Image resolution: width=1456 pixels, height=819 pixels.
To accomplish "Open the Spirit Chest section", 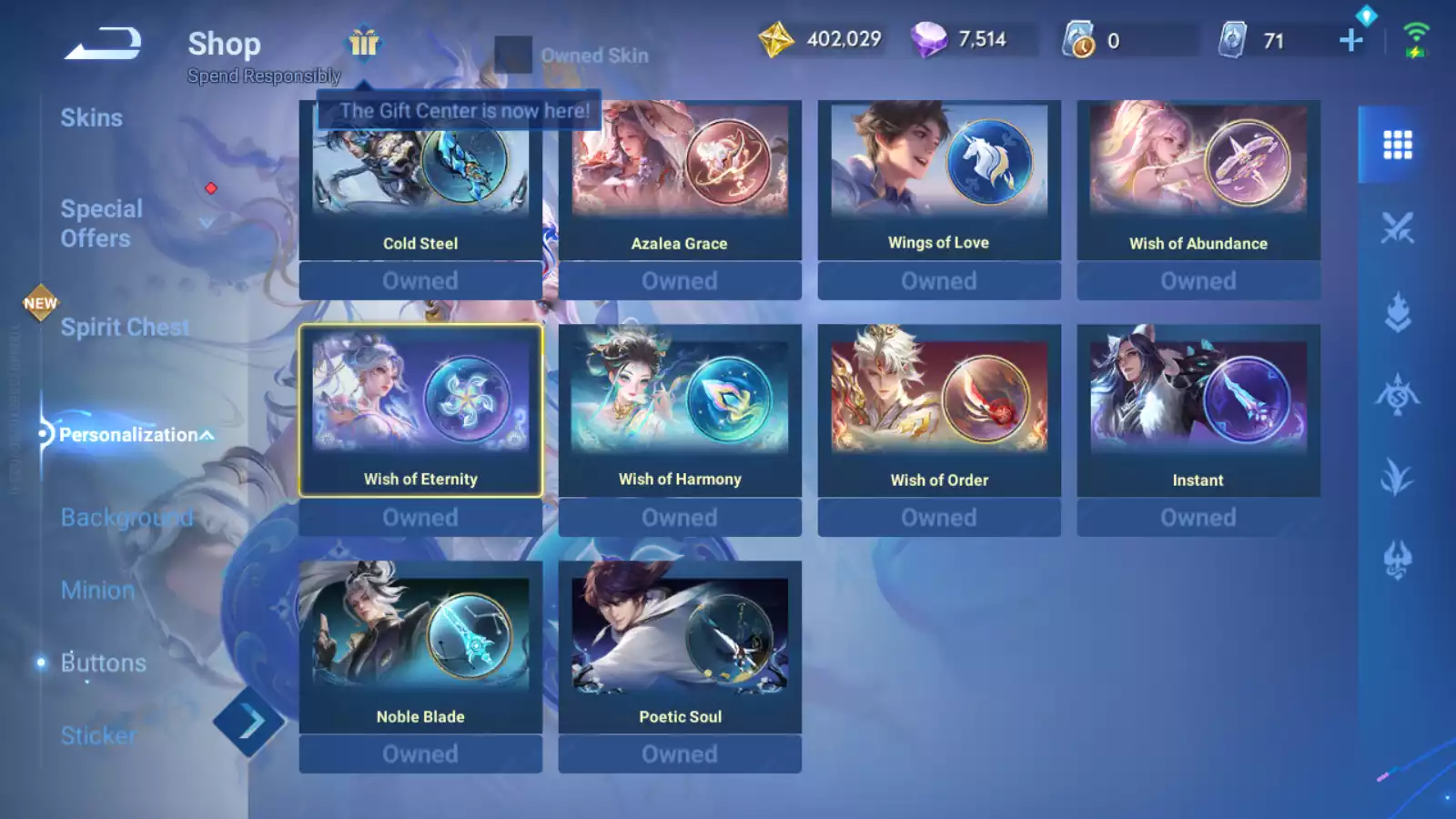I will (125, 327).
